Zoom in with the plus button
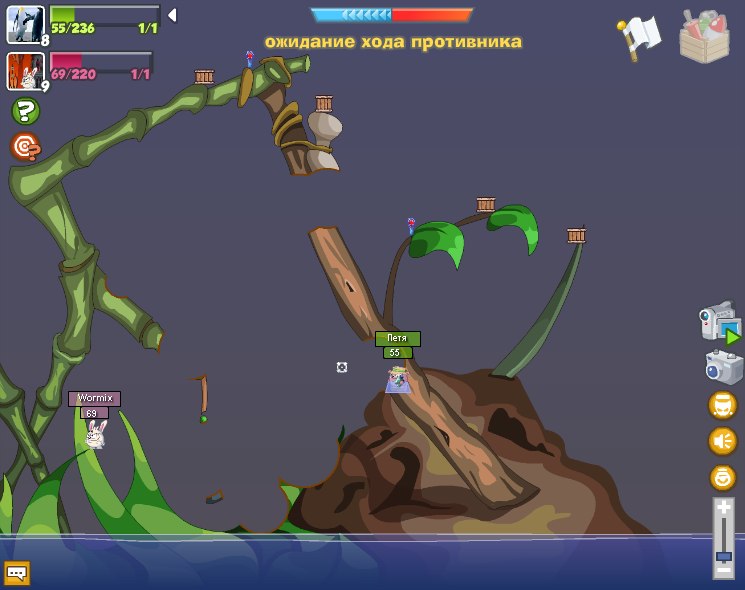 tap(723, 509)
